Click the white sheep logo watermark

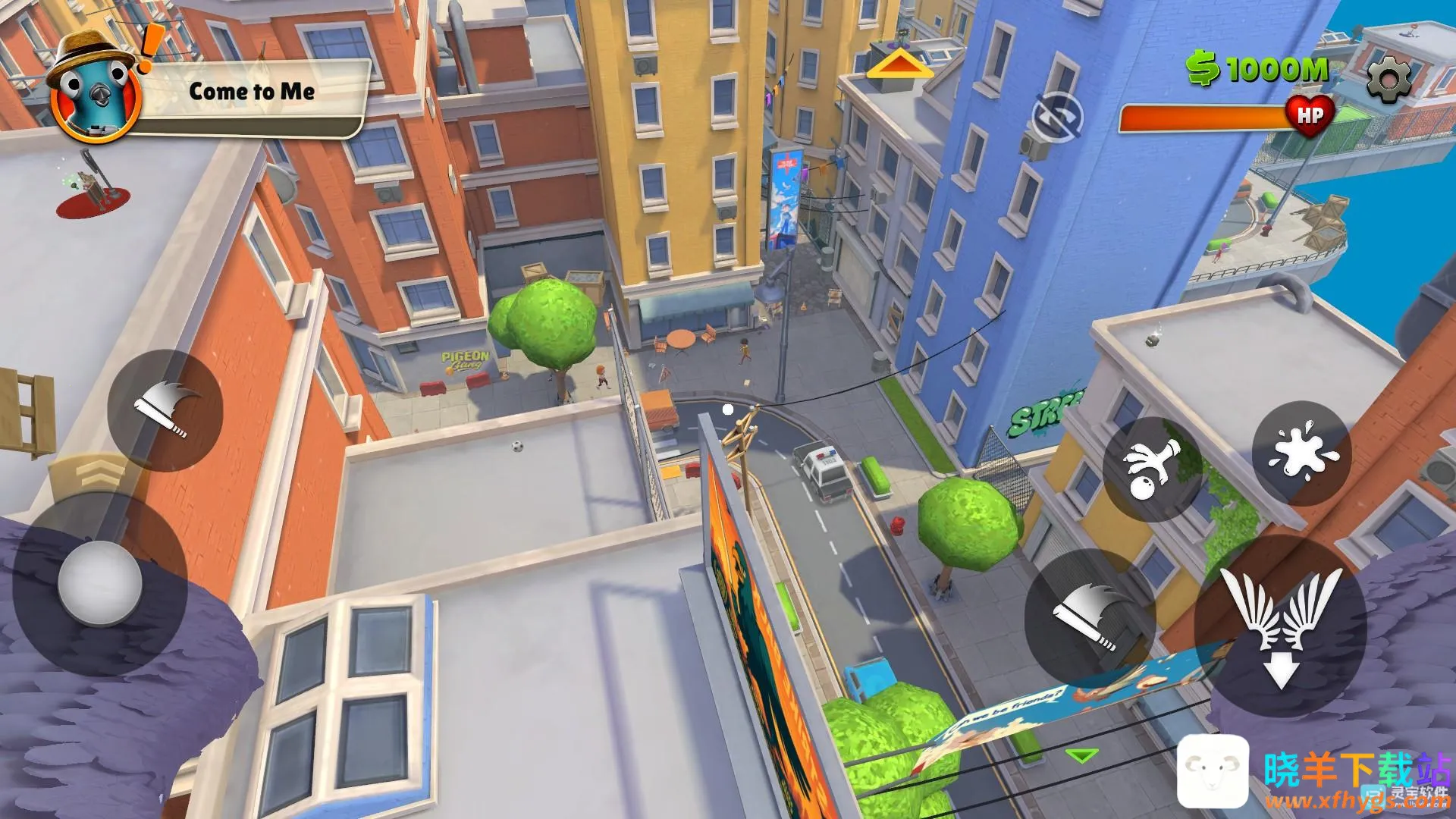coord(1213,770)
